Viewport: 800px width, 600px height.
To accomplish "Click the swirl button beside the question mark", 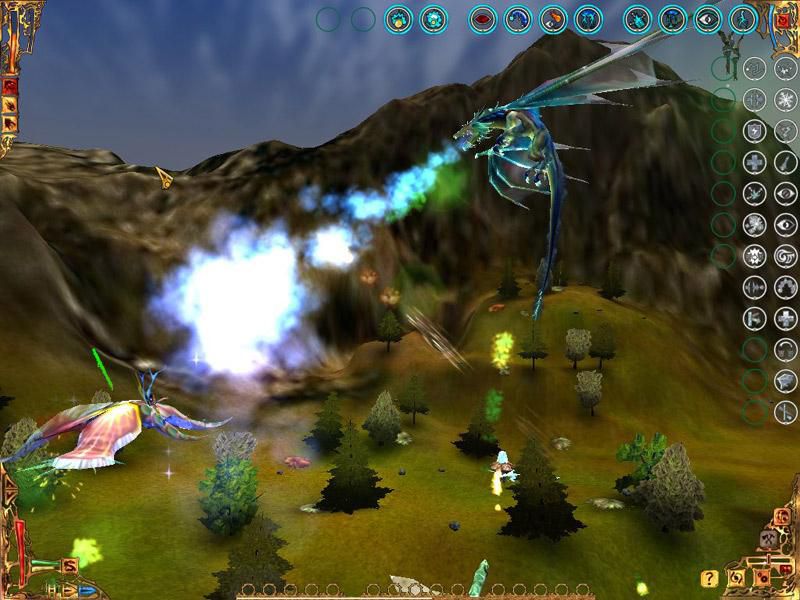I will pyautogui.click(x=736, y=578).
